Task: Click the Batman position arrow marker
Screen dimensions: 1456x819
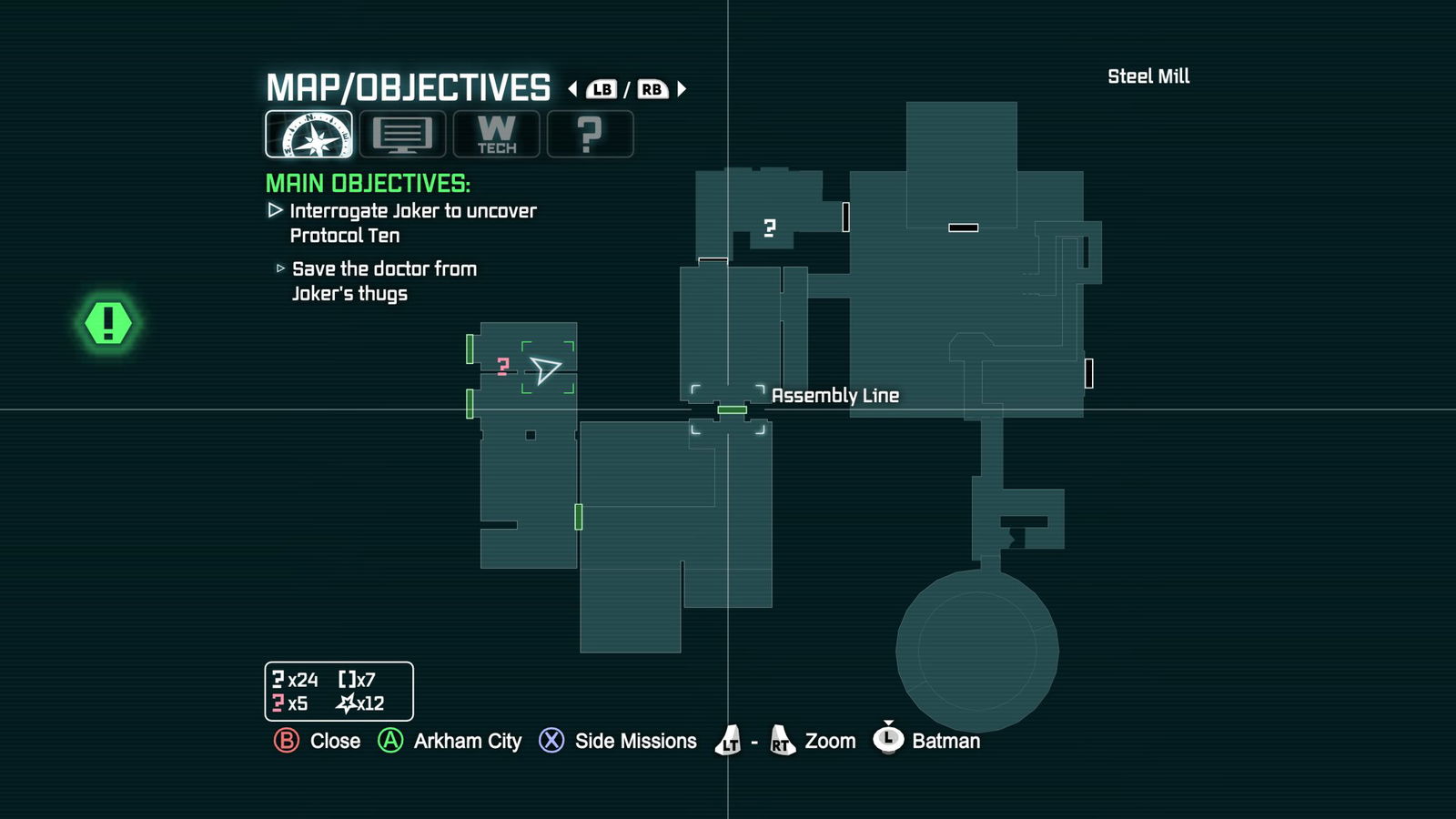Action: click(x=545, y=369)
